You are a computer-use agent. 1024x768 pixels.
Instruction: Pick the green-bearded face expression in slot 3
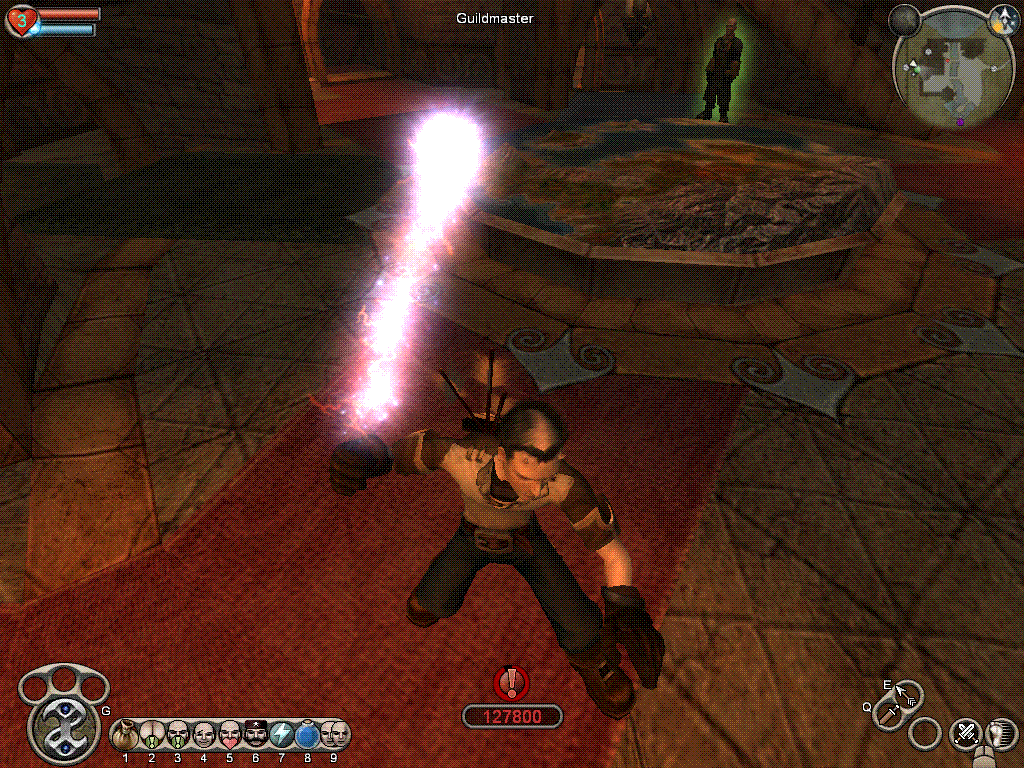click(178, 735)
